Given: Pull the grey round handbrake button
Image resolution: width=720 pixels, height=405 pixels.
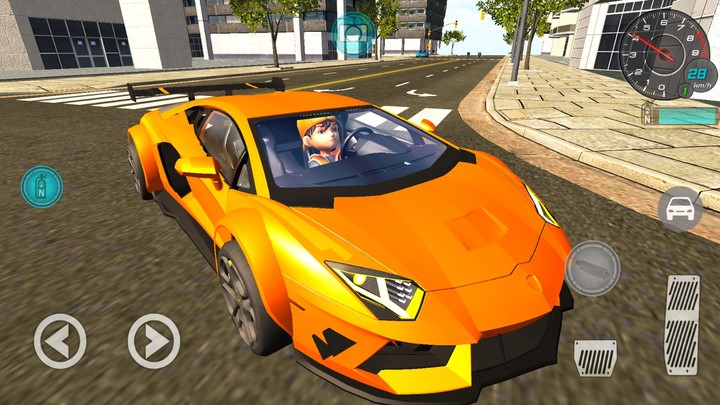Looking at the screenshot, I should [x=593, y=268].
